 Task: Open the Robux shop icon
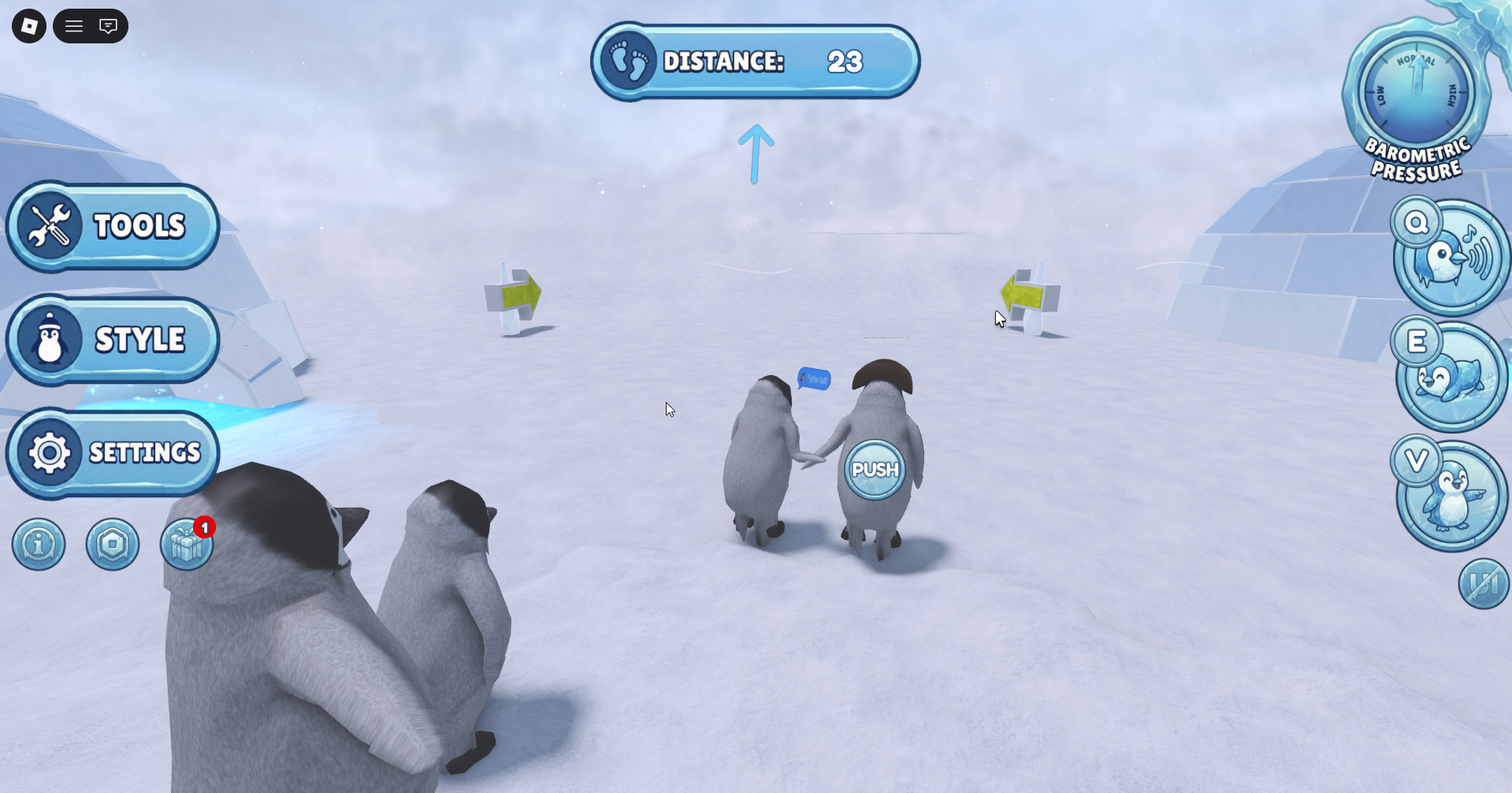coord(113,544)
